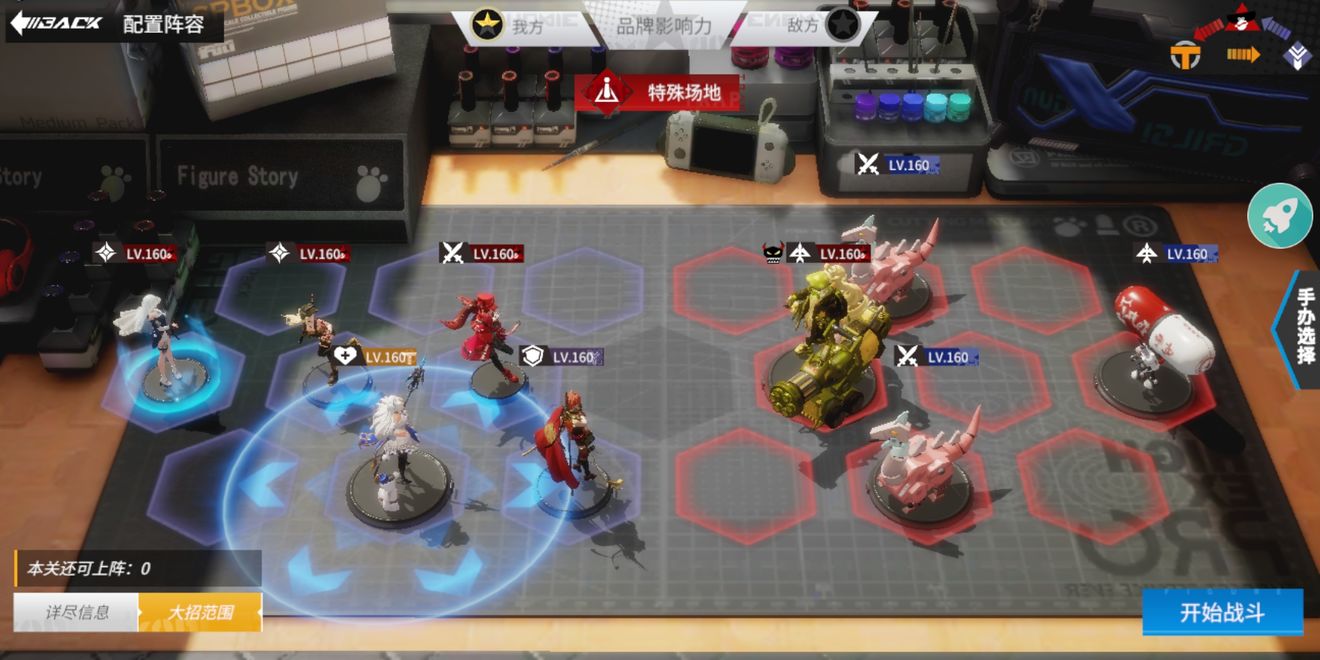Select the 大招范围 tab
The height and width of the screenshot is (660, 1320).
200,612
